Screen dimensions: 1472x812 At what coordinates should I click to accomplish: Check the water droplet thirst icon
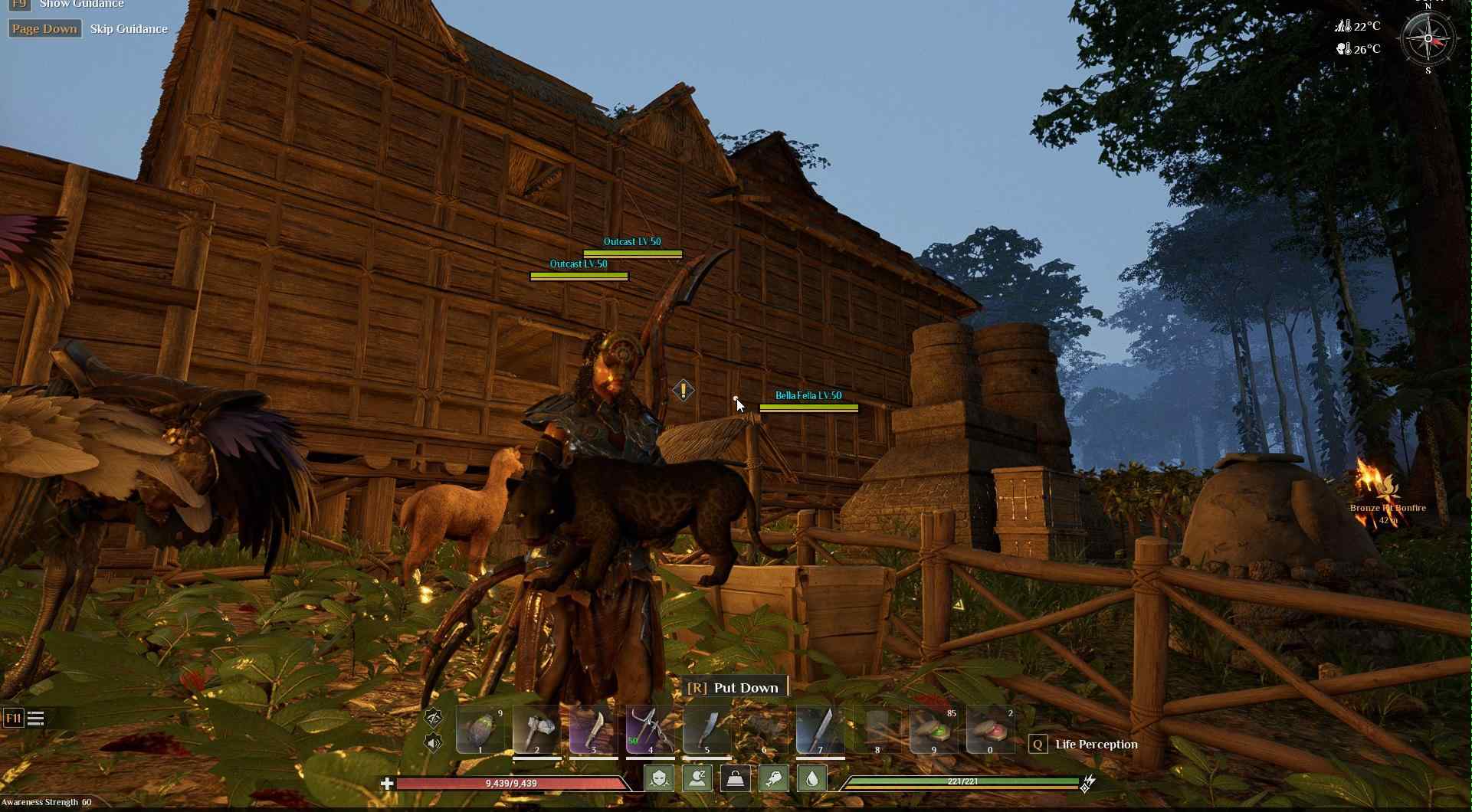[x=811, y=778]
